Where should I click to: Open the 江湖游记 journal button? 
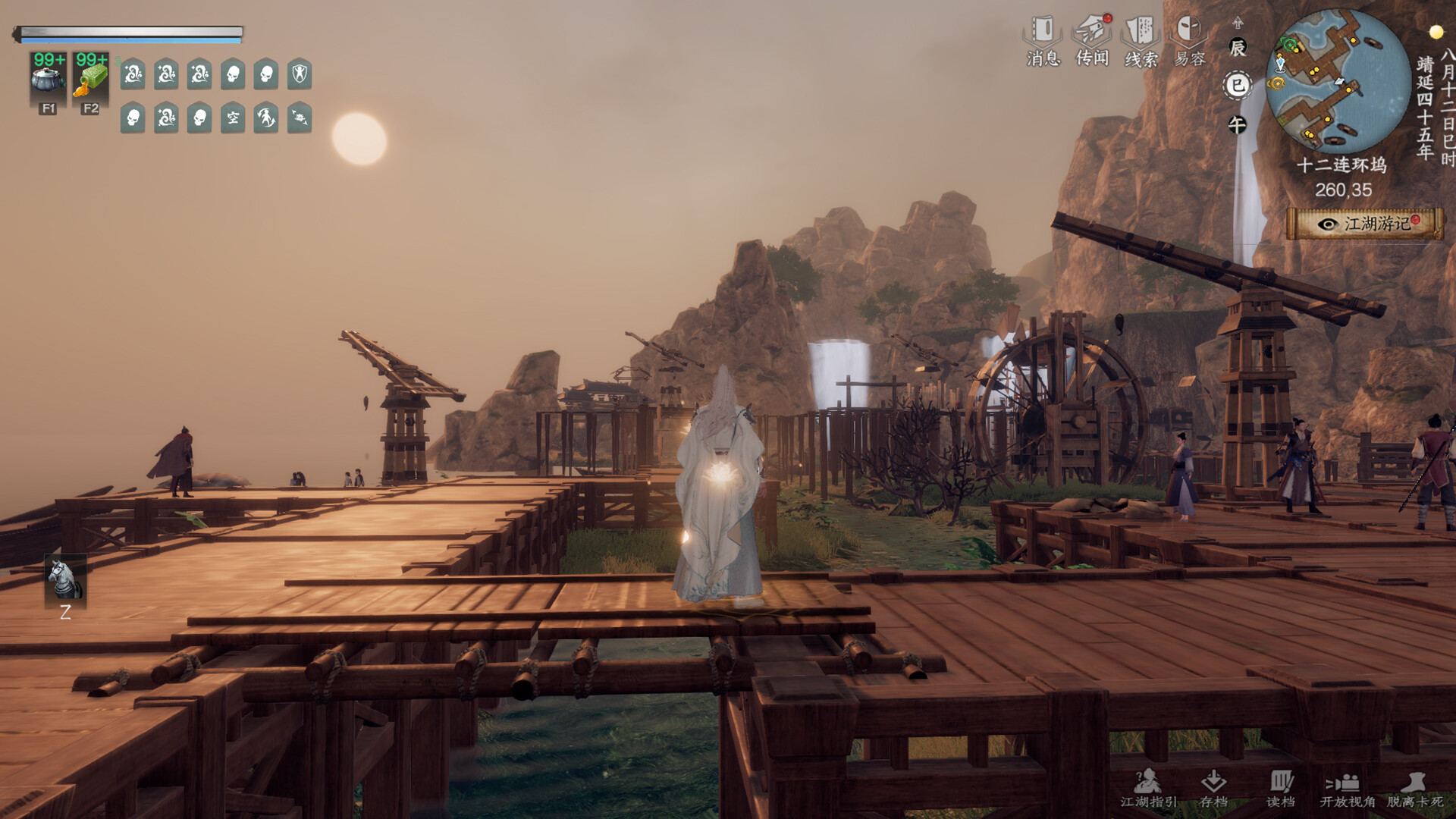(x=1365, y=224)
